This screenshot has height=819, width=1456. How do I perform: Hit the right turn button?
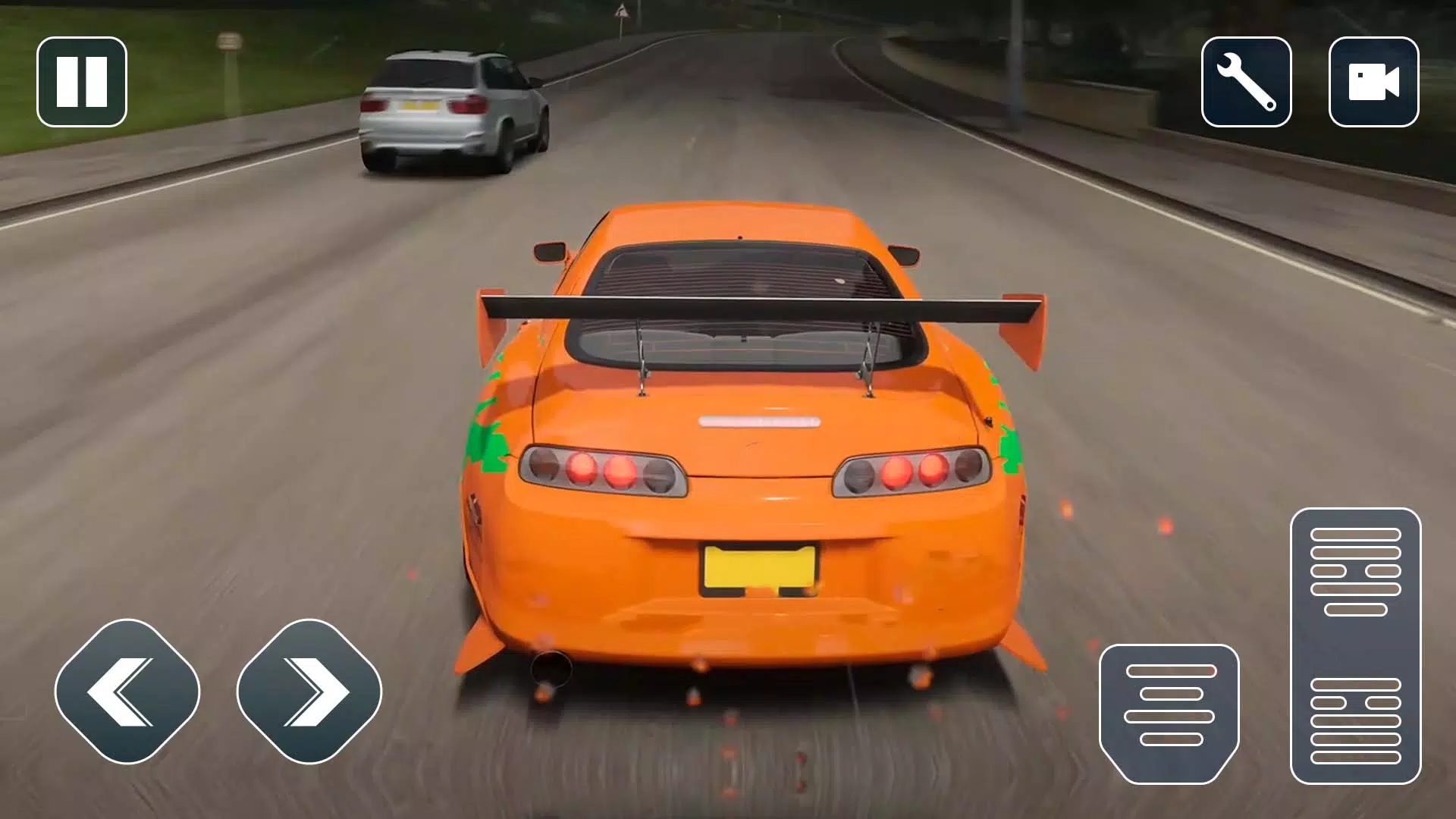(311, 692)
